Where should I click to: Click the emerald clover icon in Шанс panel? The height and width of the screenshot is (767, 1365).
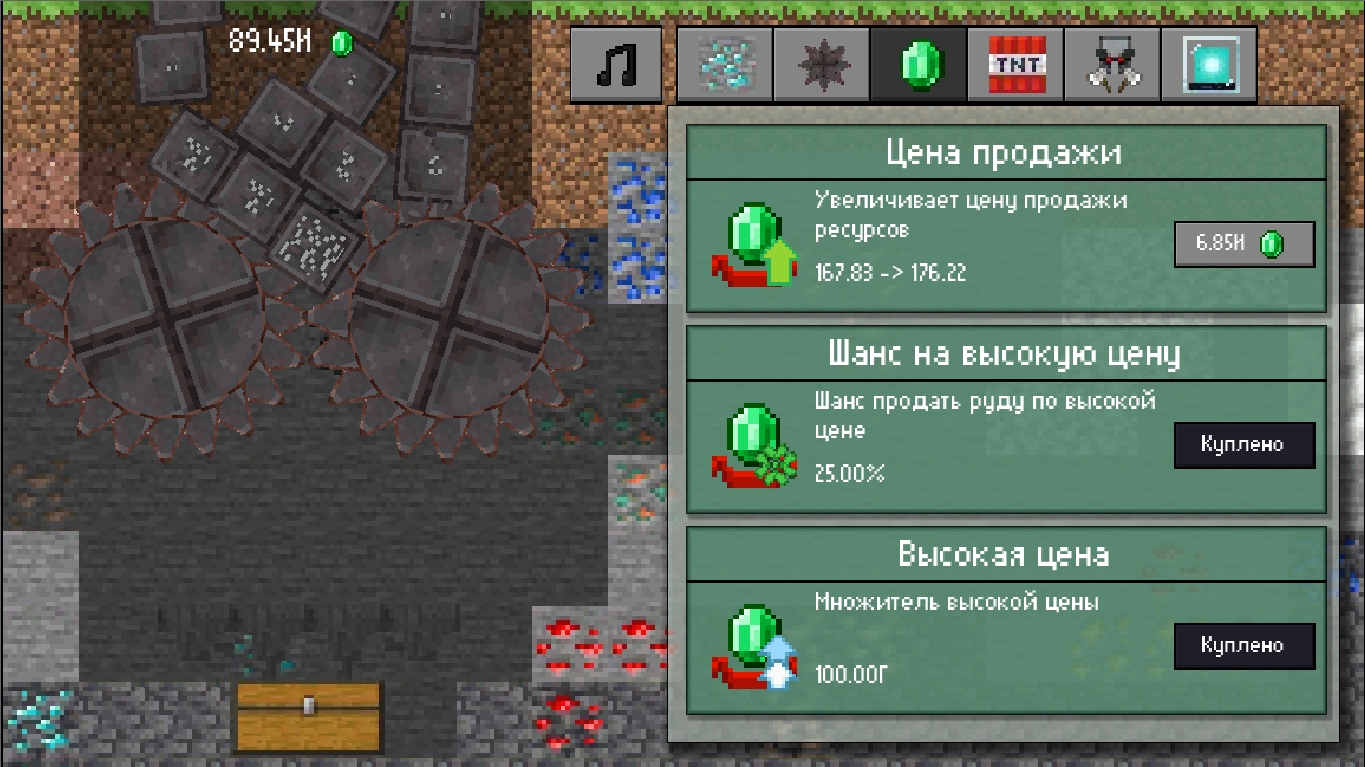(x=755, y=445)
